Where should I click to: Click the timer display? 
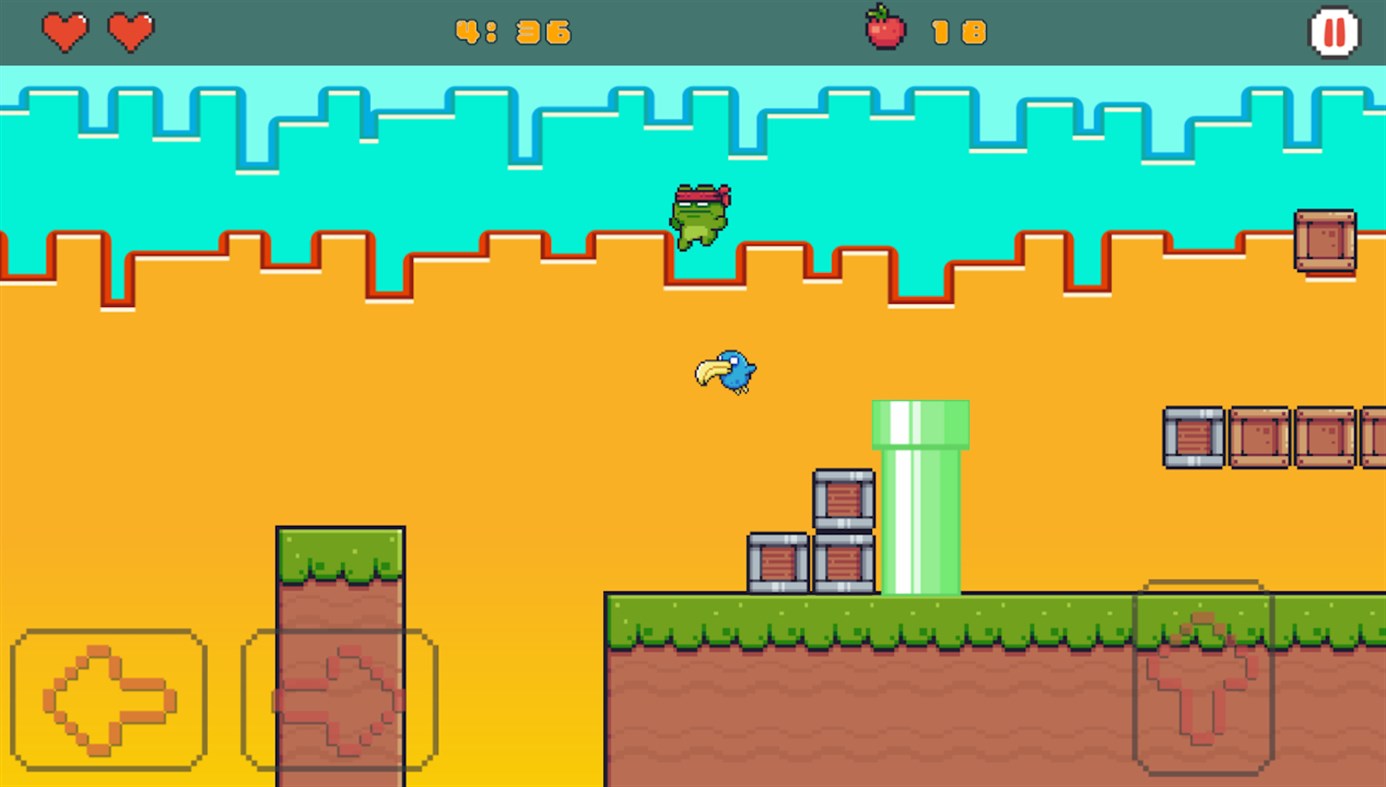coord(512,31)
